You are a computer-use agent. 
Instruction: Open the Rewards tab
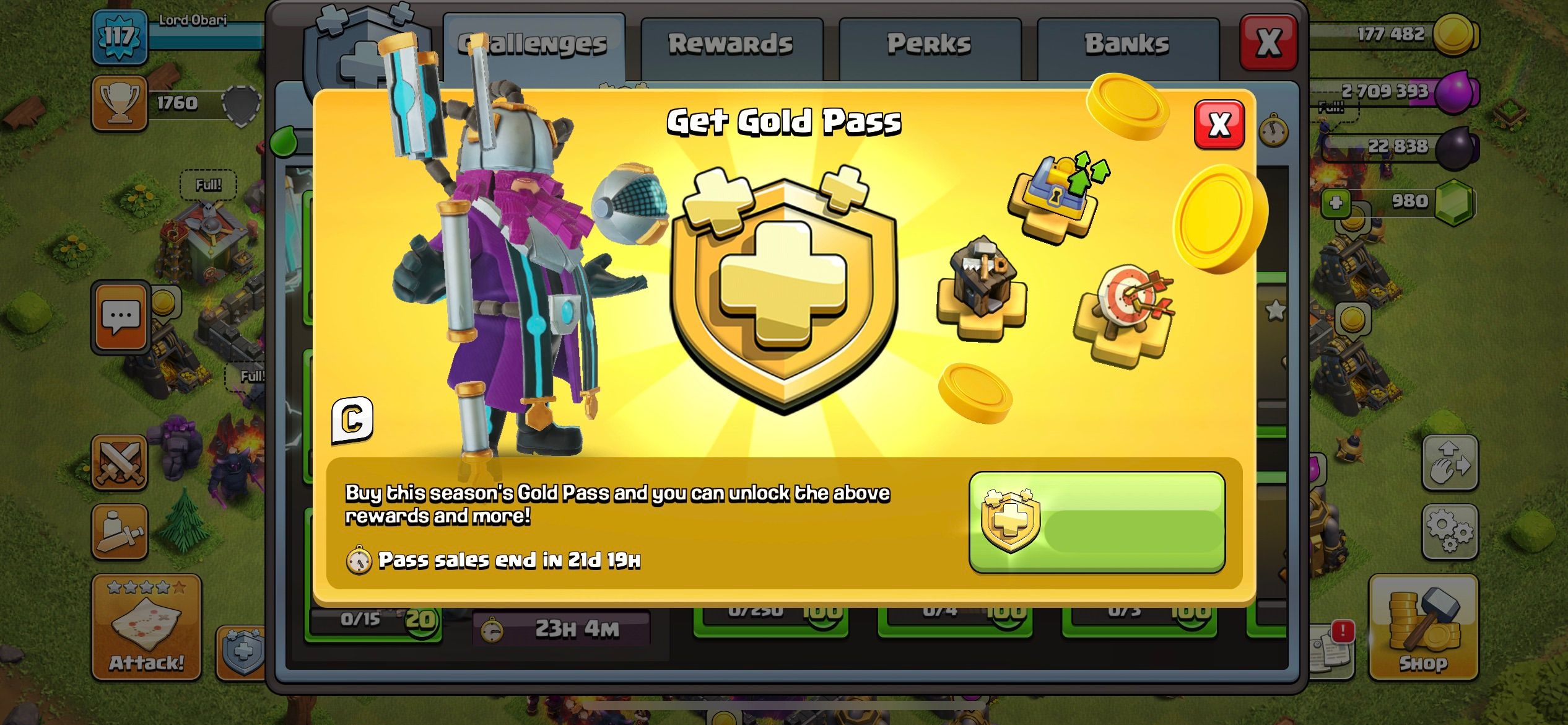pos(731,43)
